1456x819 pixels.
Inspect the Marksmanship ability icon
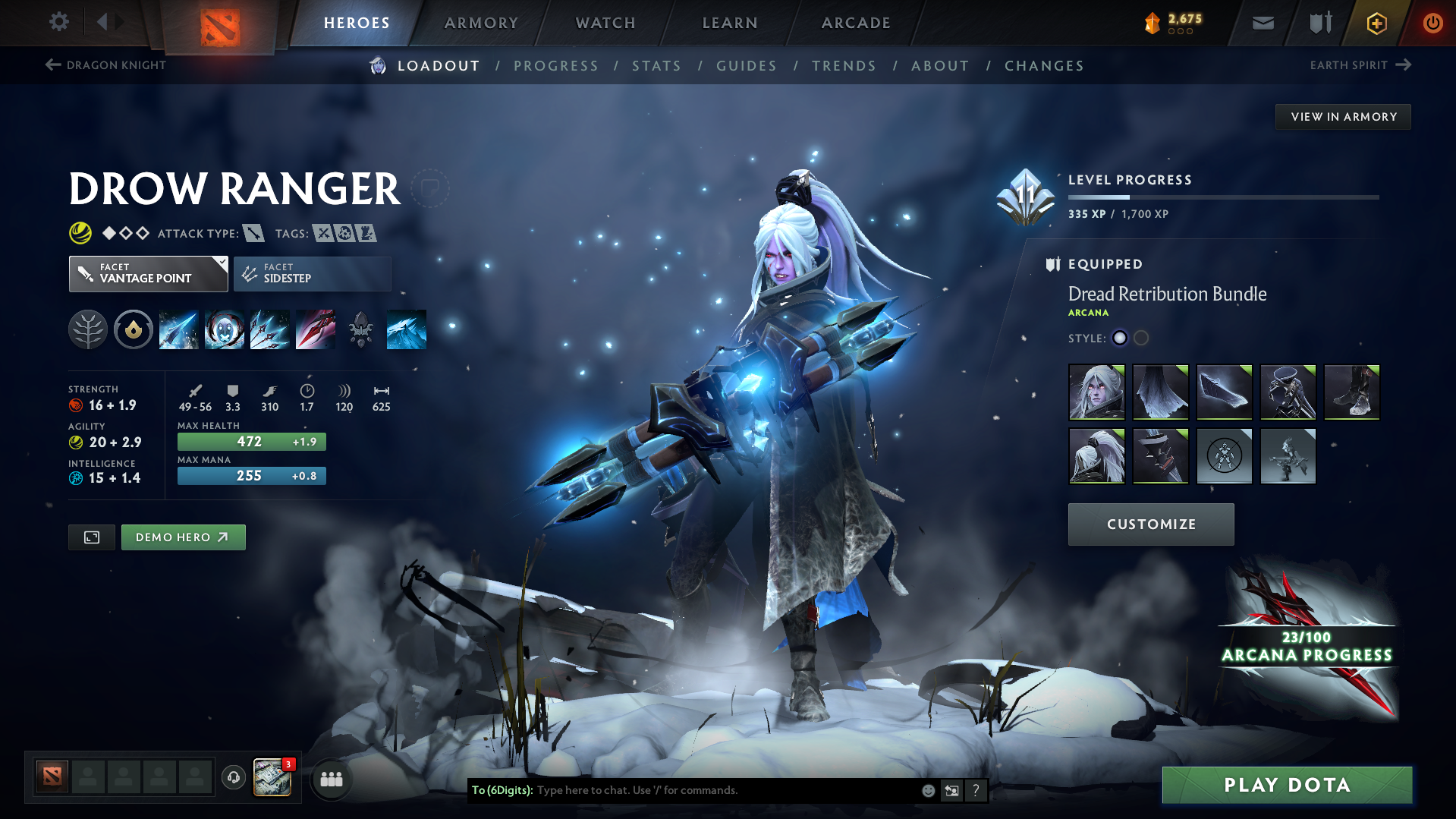point(316,329)
